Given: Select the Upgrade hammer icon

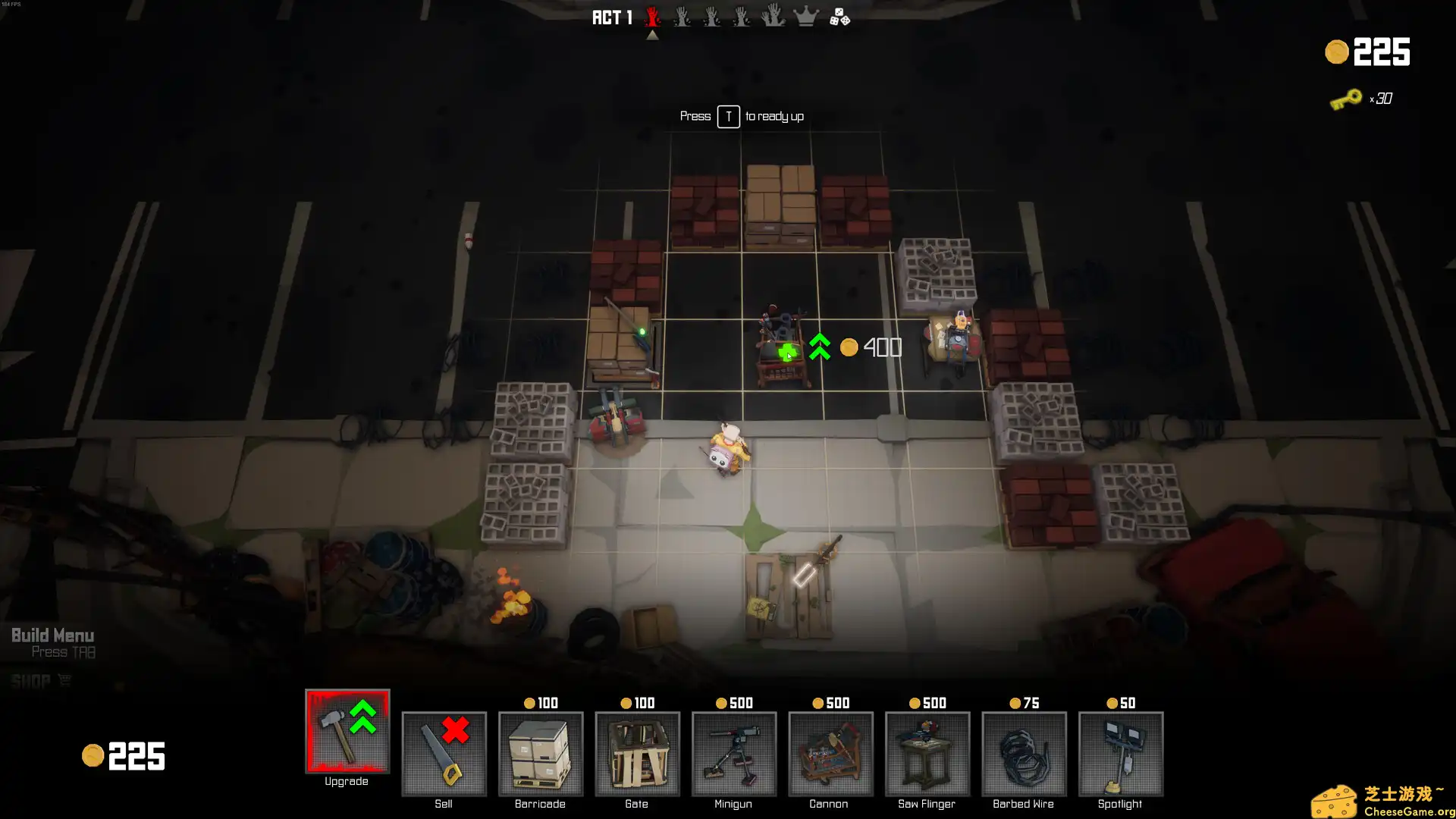Looking at the screenshot, I should click(x=347, y=732).
